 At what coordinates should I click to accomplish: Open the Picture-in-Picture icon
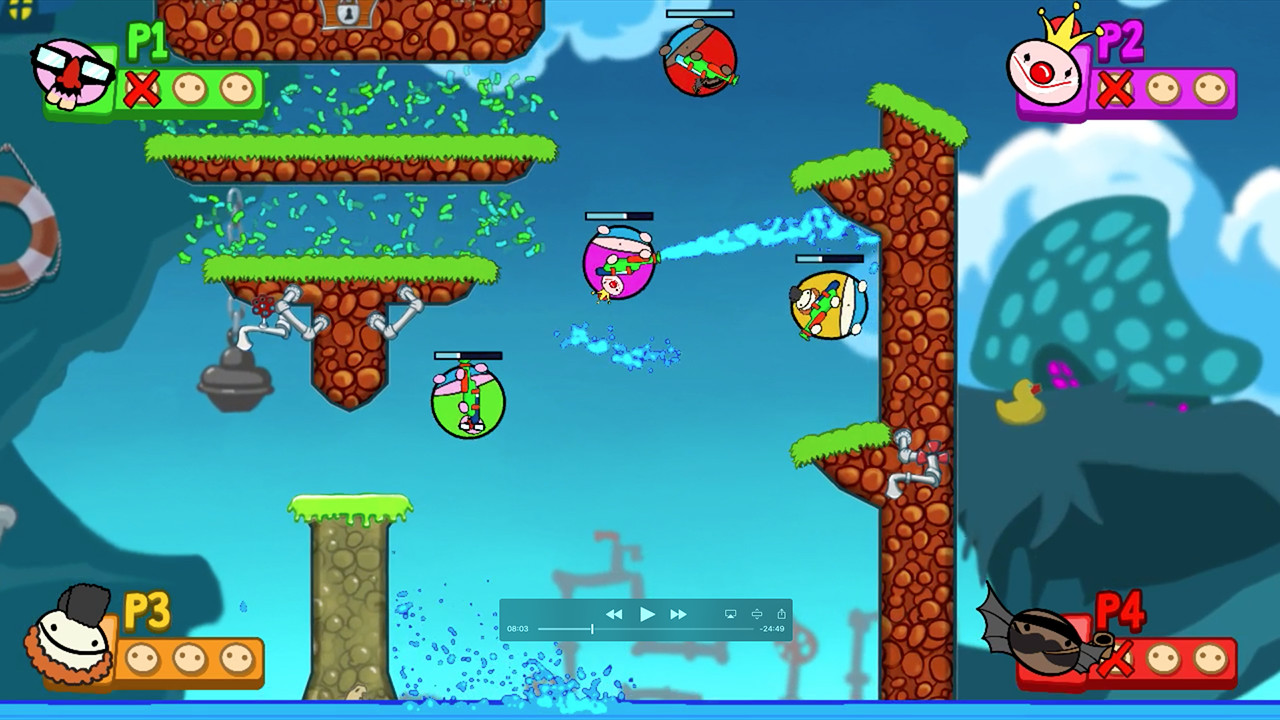730,614
